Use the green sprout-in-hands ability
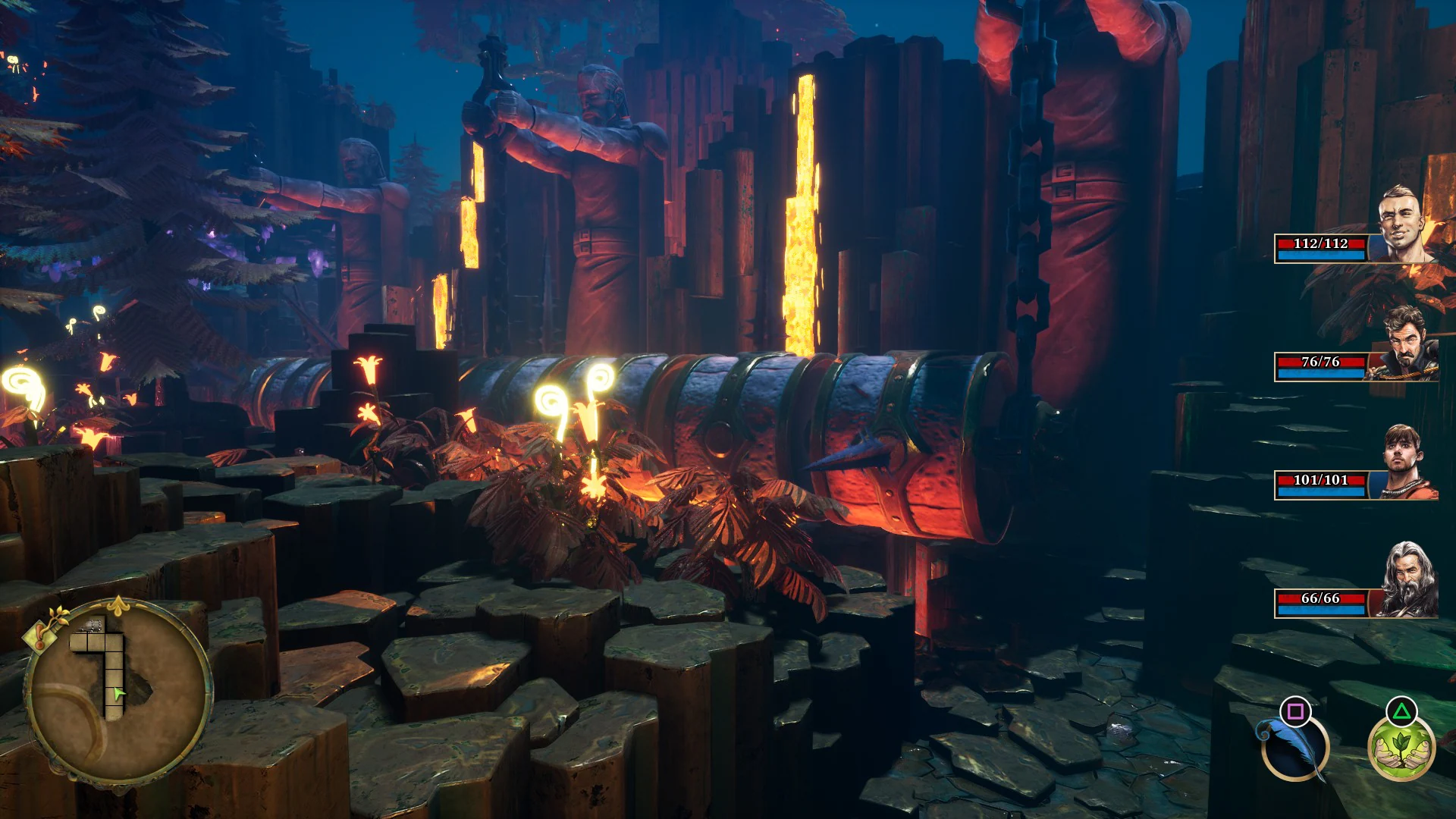 pyautogui.click(x=1401, y=748)
